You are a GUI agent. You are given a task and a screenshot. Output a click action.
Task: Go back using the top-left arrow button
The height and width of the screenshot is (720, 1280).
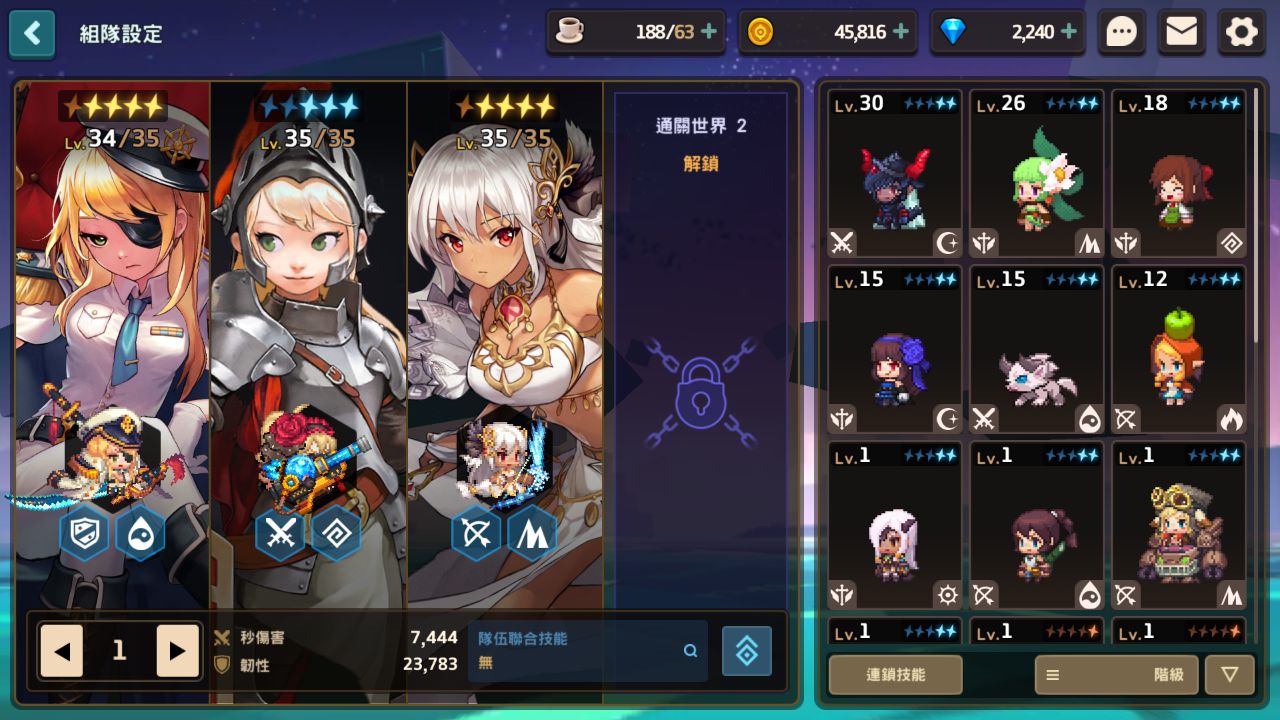pyautogui.click(x=32, y=34)
